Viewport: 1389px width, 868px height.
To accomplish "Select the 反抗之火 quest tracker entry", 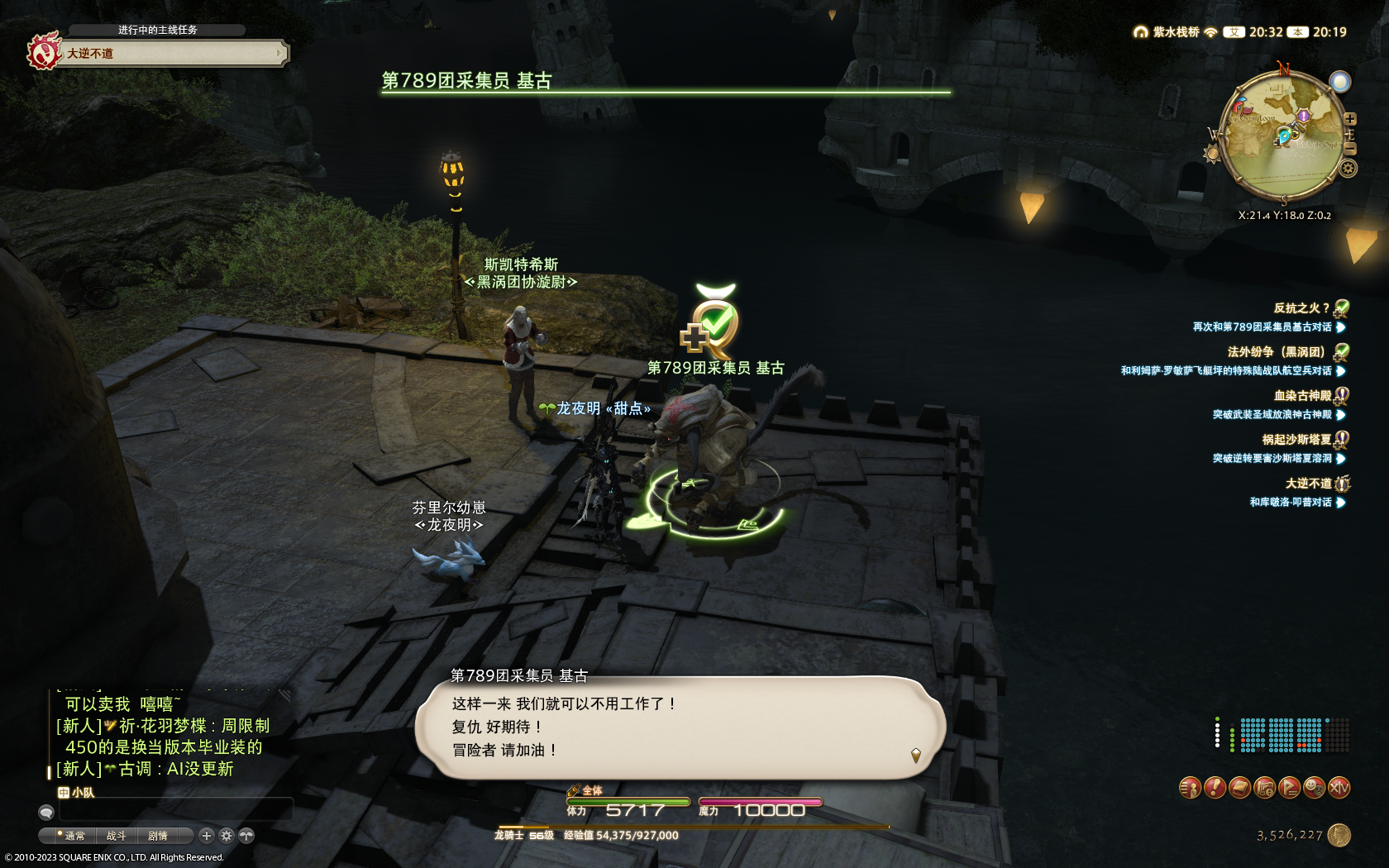I will point(1301,308).
